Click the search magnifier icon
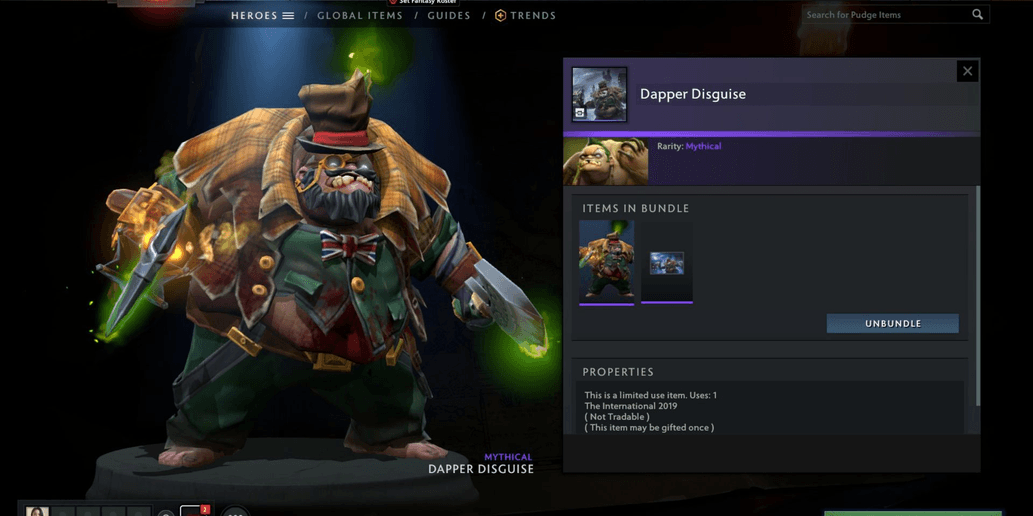Image resolution: width=1033 pixels, height=516 pixels. pyautogui.click(x=977, y=15)
